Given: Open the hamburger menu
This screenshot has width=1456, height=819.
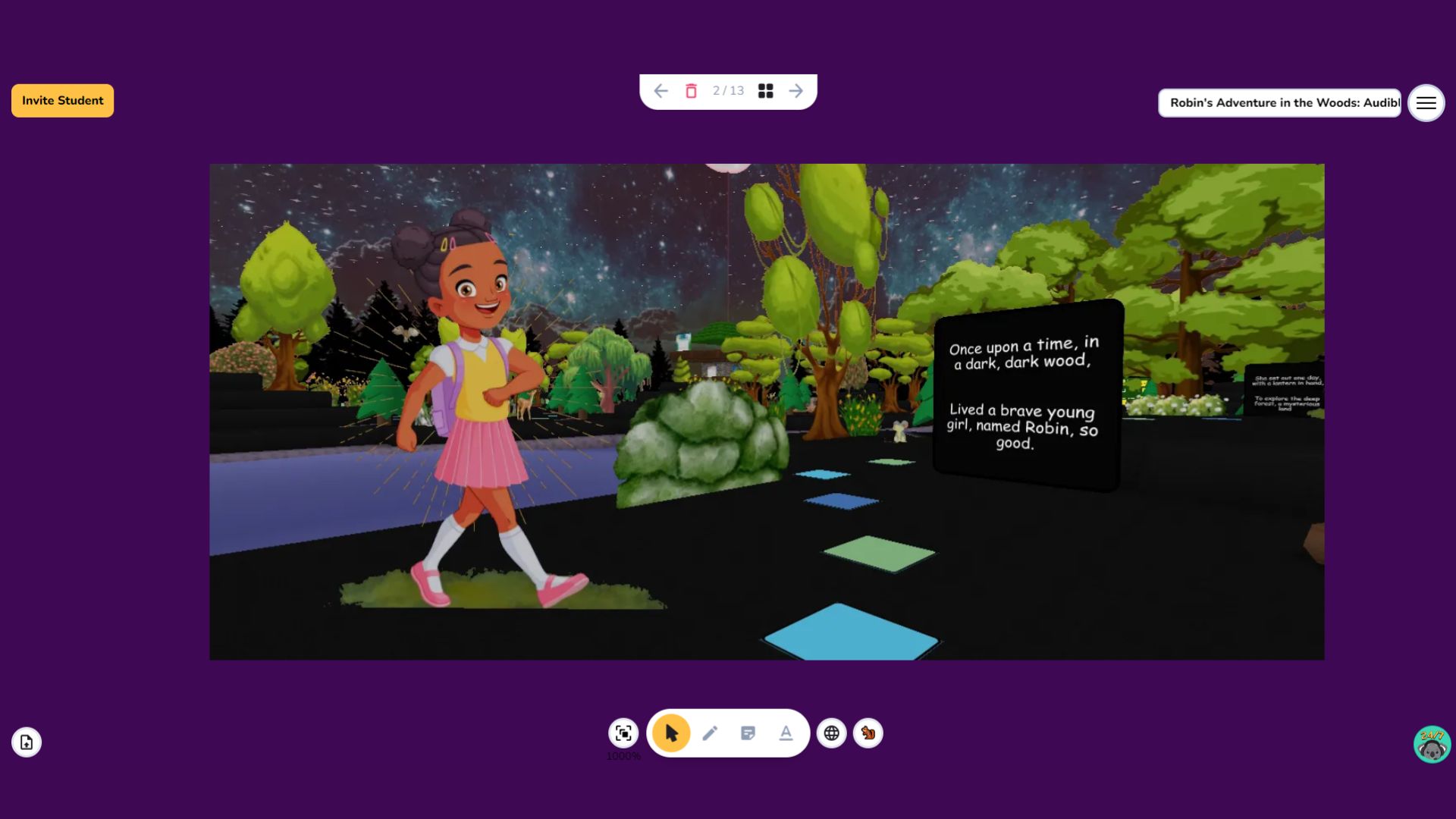Looking at the screenshot, I should pyautogui.click(x=1426, y=103).
